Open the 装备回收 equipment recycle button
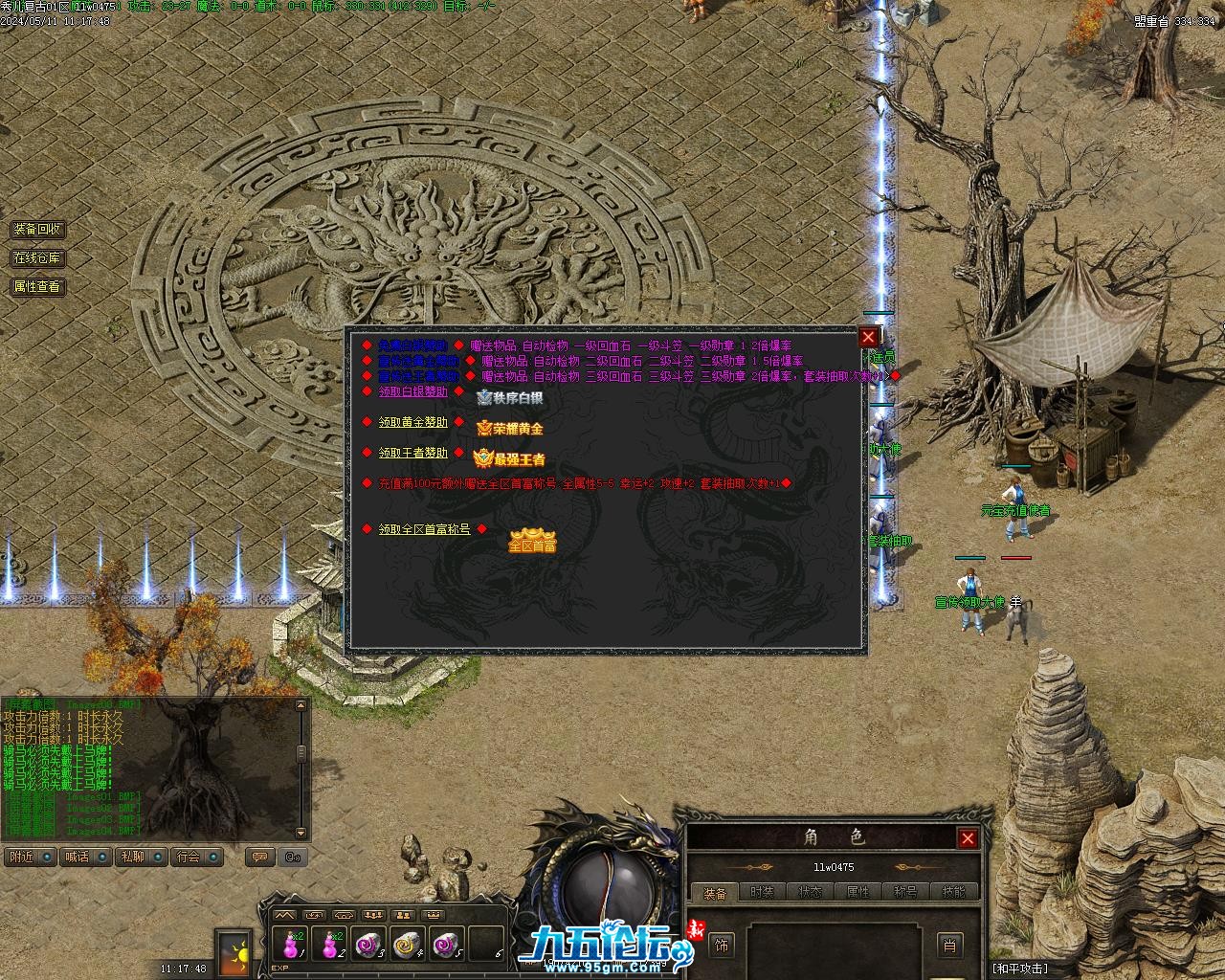The image size is (1225, 980). point(37,230)
